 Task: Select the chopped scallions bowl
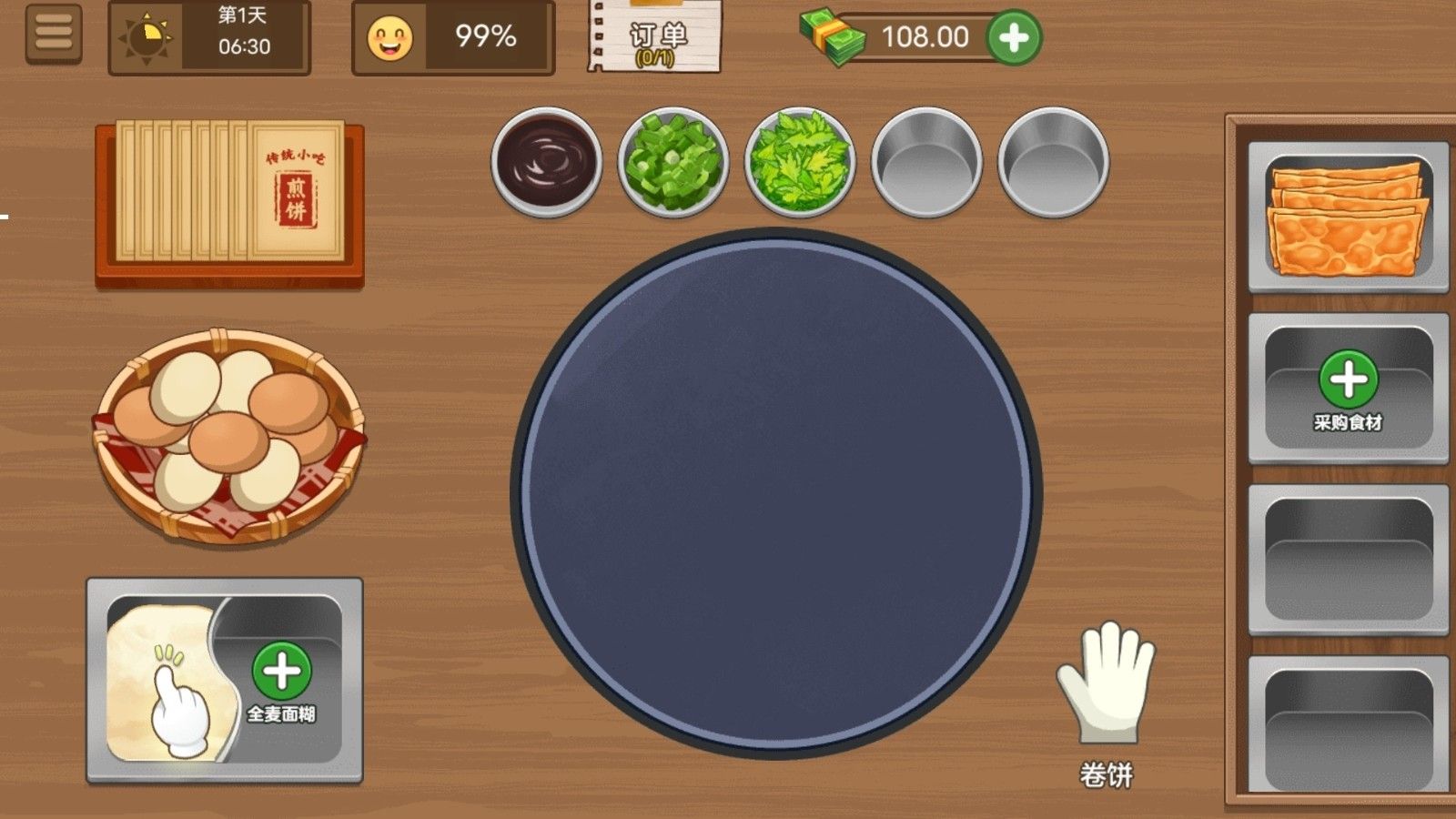click(x=673, y=164)
